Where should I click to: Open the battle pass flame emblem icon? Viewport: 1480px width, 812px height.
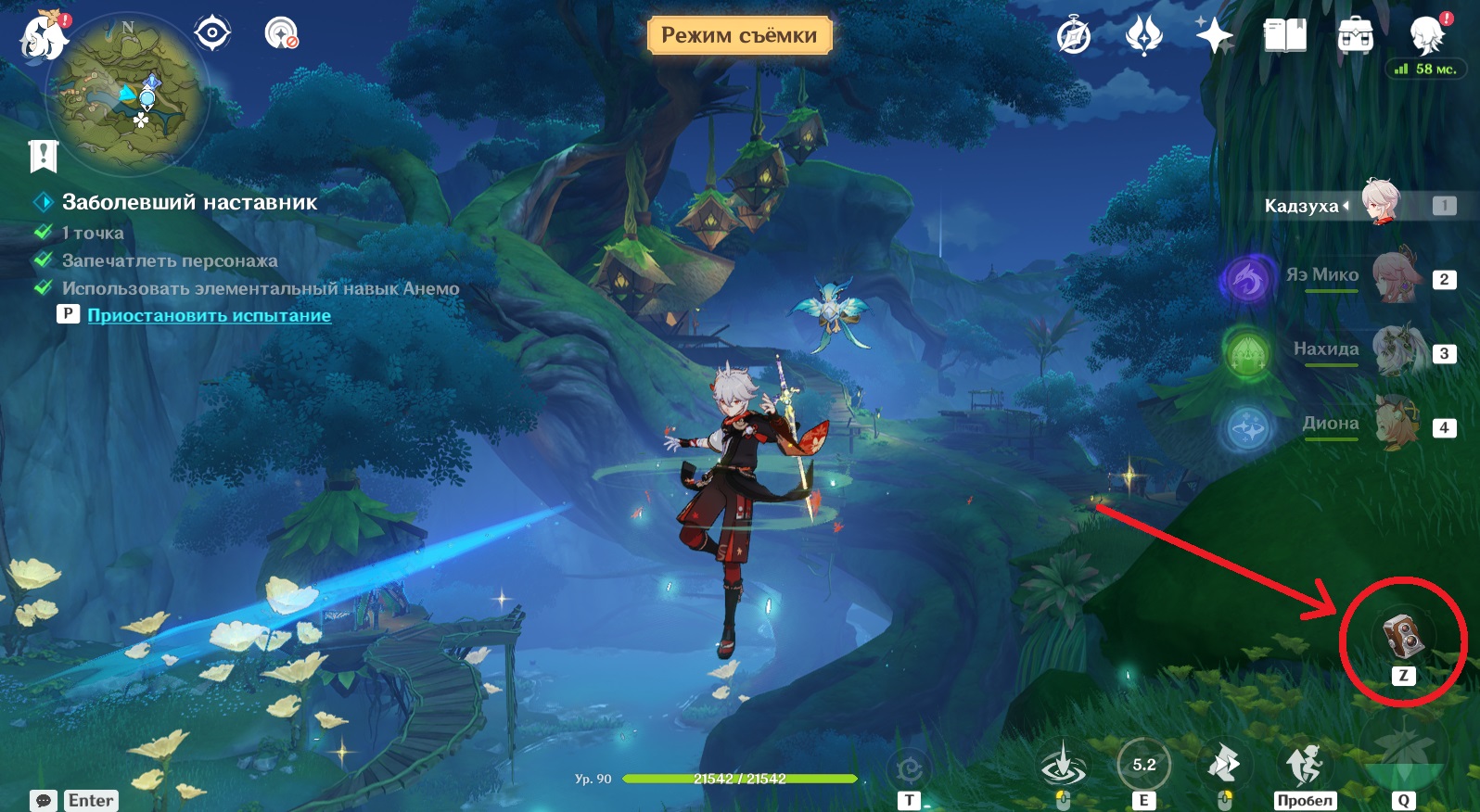coord(1143,36)
